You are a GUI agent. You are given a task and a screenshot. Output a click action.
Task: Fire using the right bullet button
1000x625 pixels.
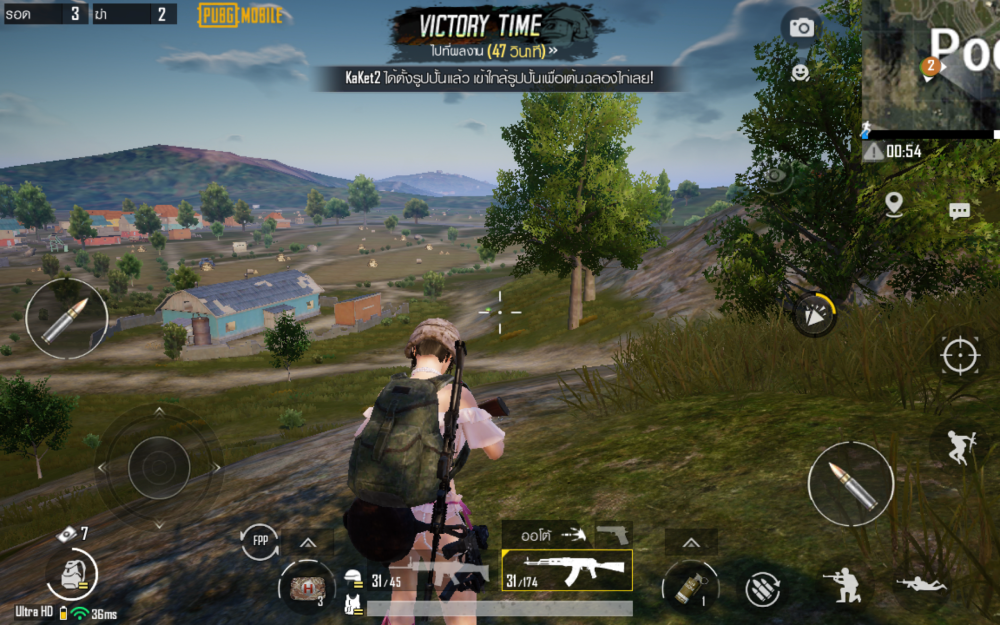coord(850,484)
